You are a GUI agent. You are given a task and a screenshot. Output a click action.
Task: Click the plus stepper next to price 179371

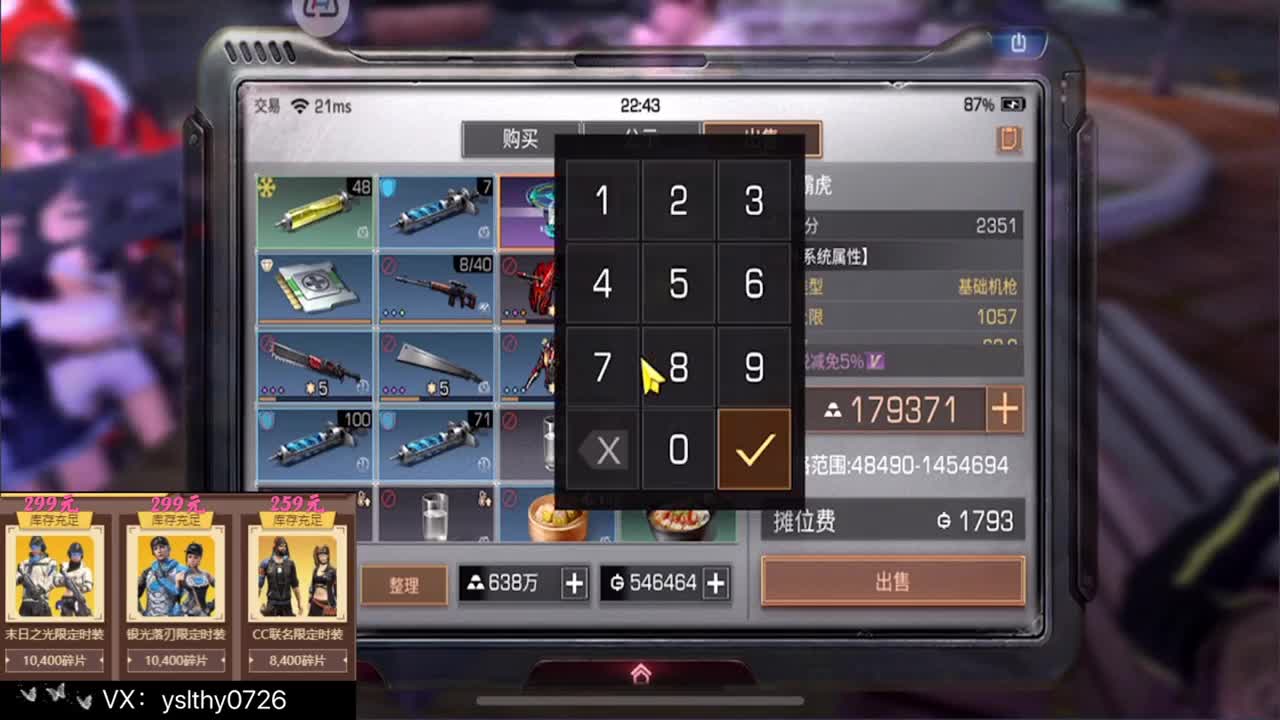1005,409
